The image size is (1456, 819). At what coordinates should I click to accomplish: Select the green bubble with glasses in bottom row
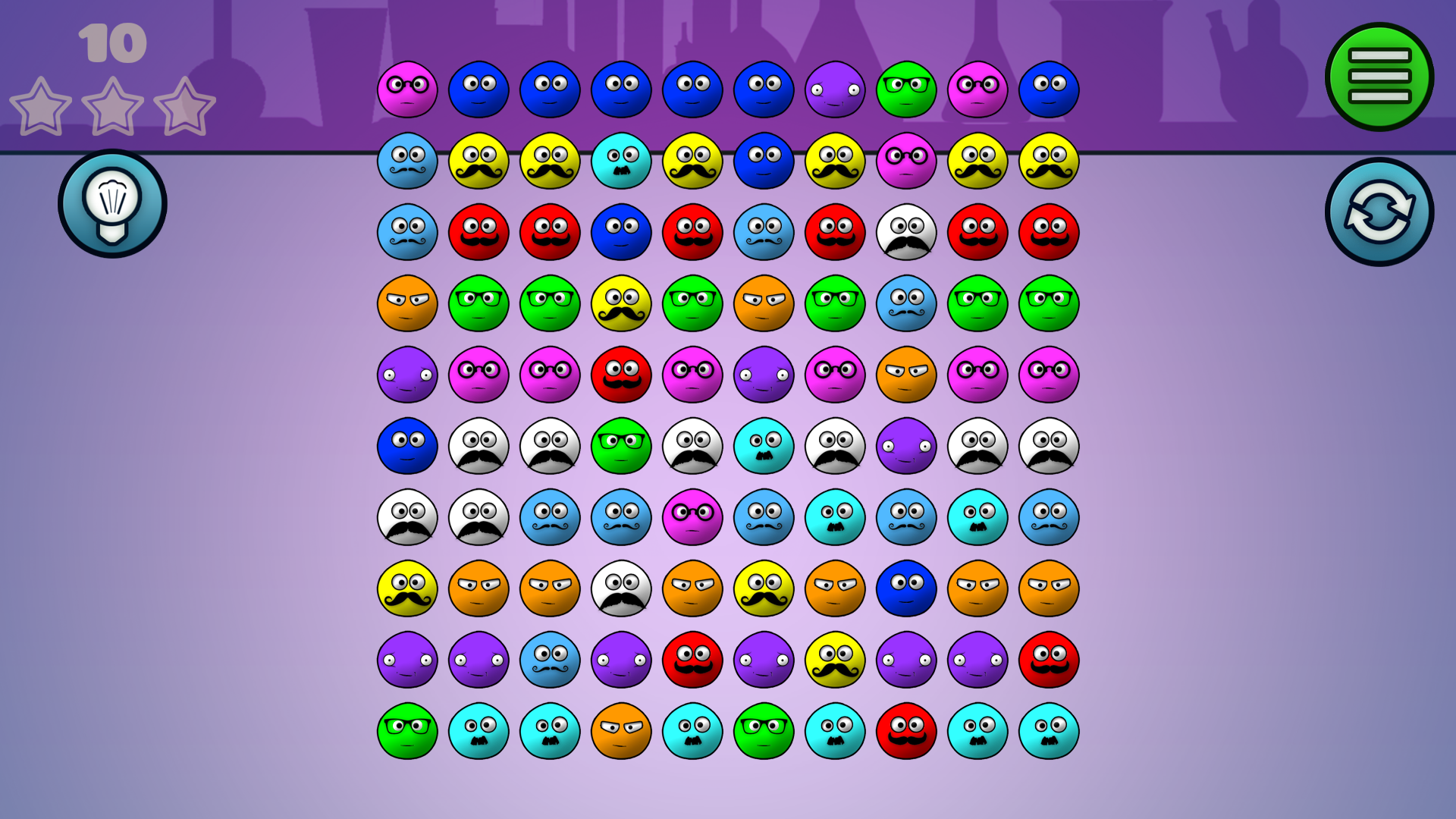point(406,731)
